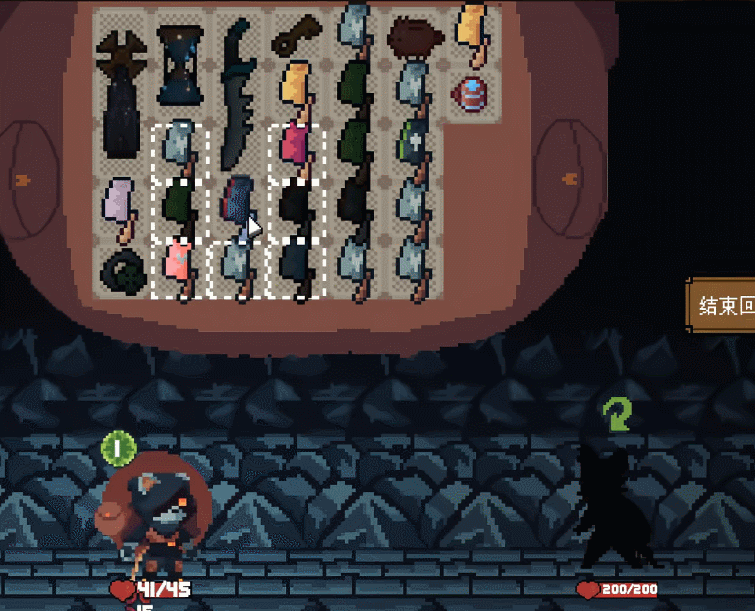The image size is (755, 611).
Task: Select the brown furry item in top row
Action: coord(414,38)
